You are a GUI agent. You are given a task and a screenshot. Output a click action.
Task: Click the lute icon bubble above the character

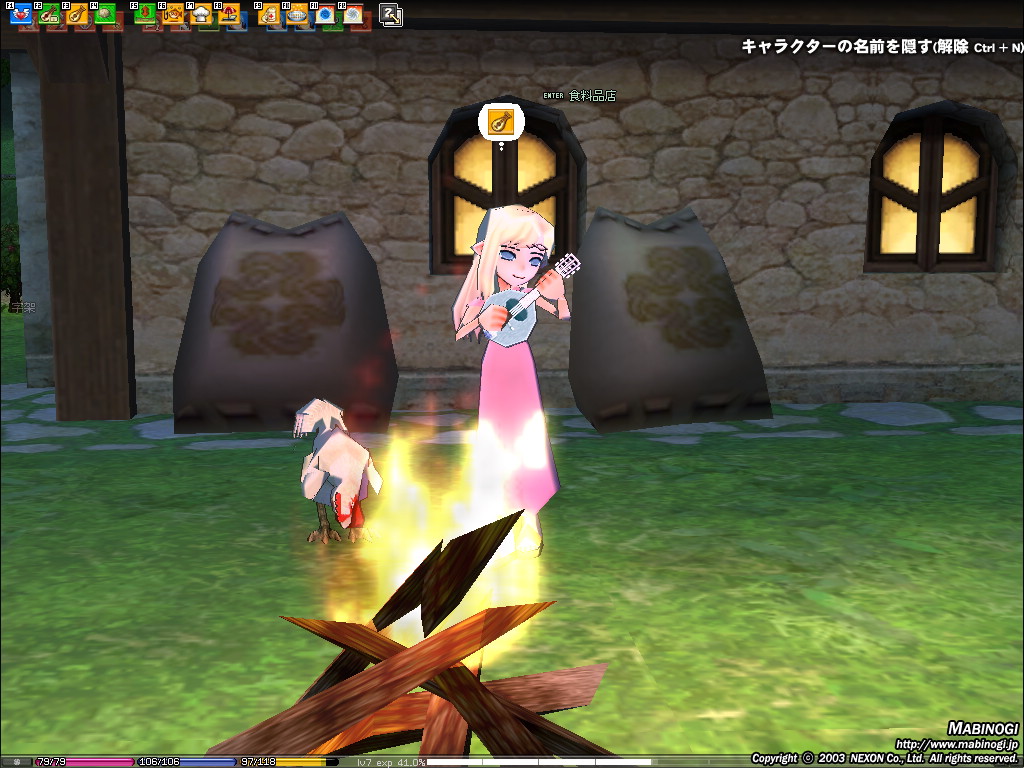click(500, 122)
